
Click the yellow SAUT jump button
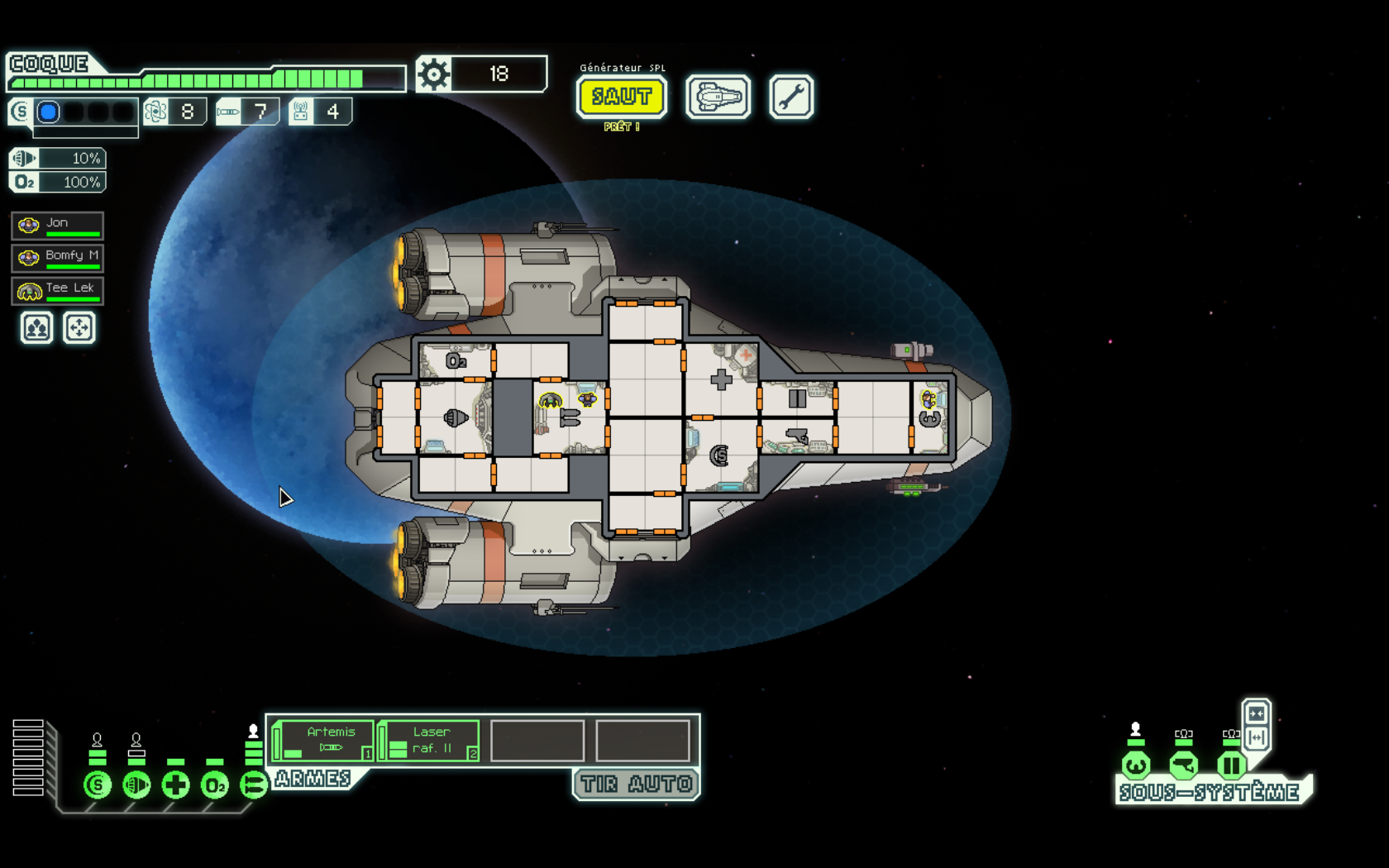click(622, 97)
